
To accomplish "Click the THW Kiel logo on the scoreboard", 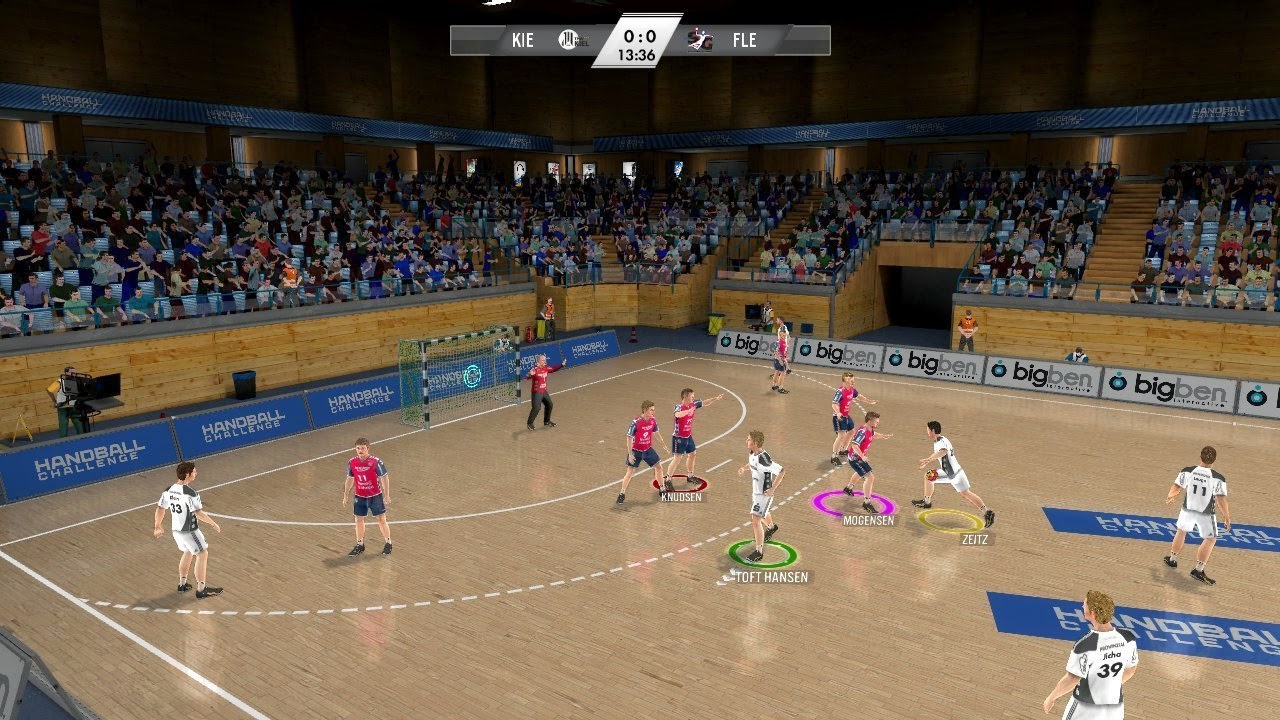I will click(568, 40).
